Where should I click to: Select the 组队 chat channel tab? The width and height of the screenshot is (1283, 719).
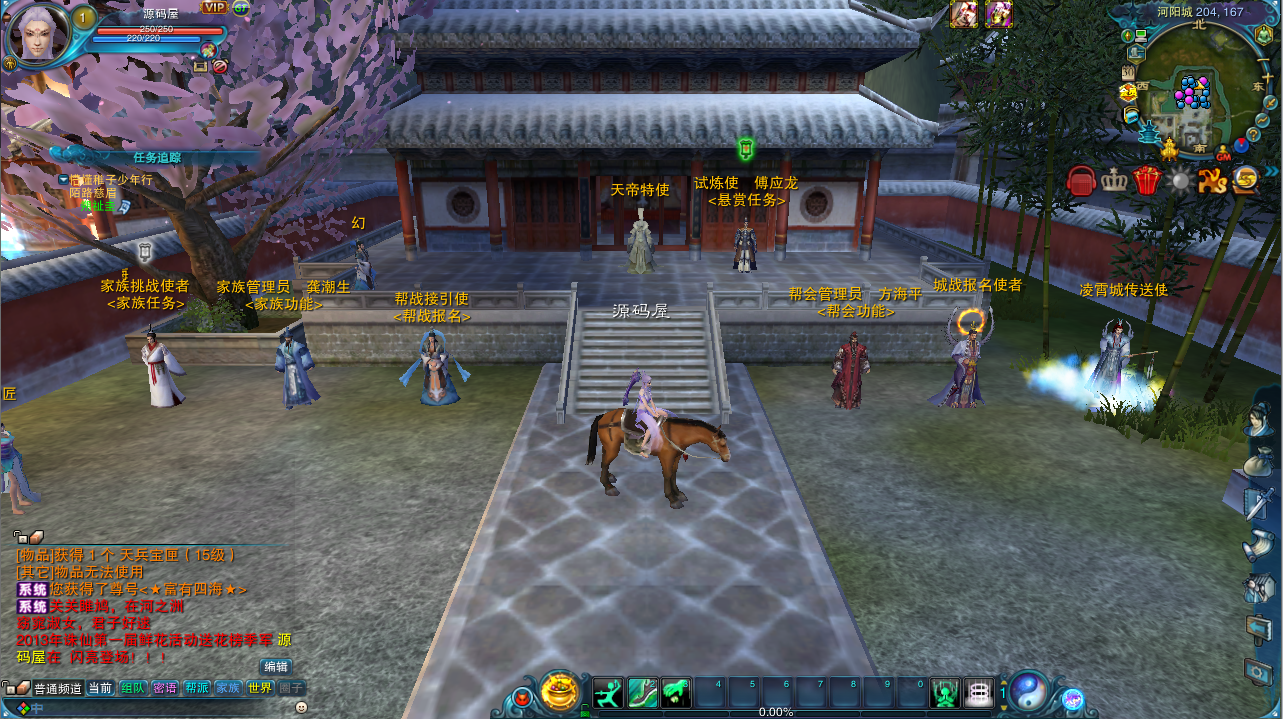click(x=133, y=688)
